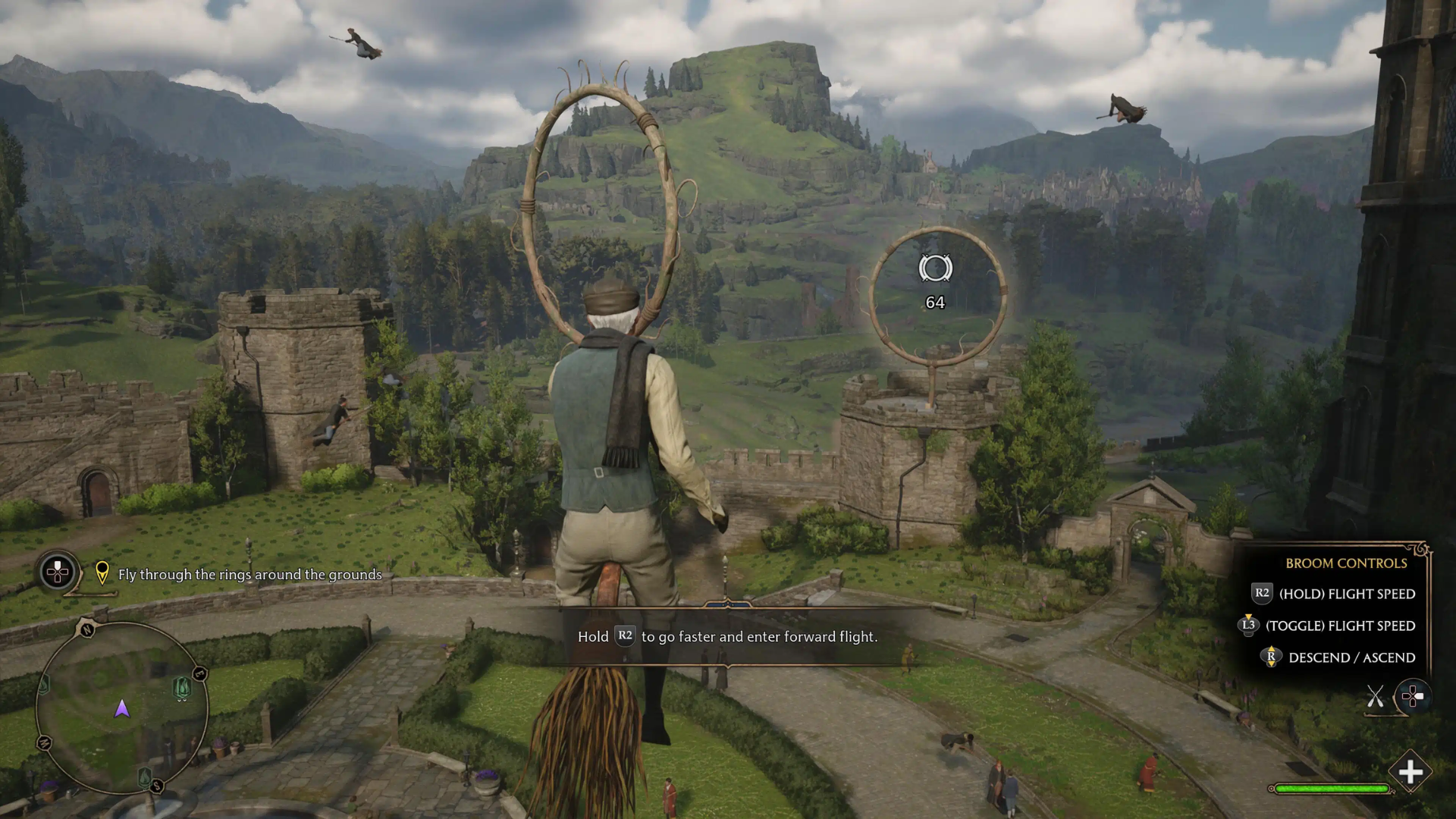
Task: Click the Broom Controls panel title
Action: pyautogui.click(x=1346, y=563)
